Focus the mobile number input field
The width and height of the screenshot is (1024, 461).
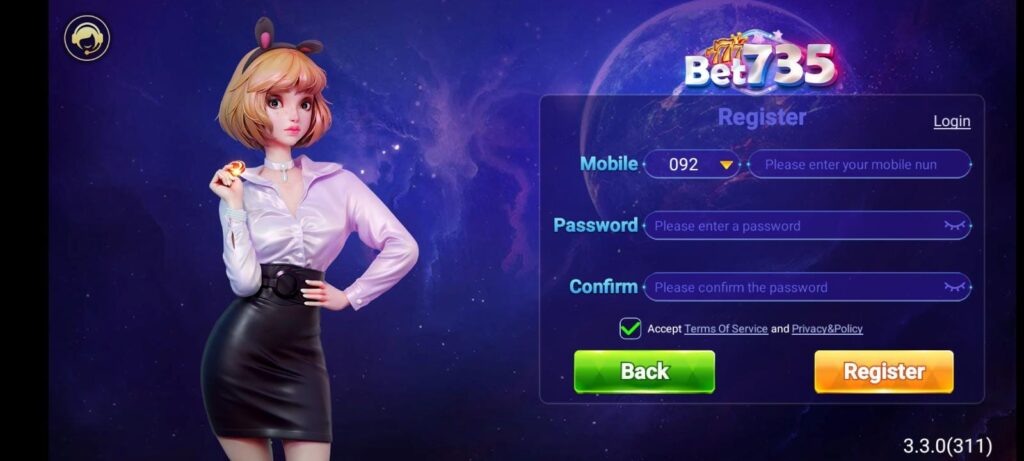click(x=858, y=164)
